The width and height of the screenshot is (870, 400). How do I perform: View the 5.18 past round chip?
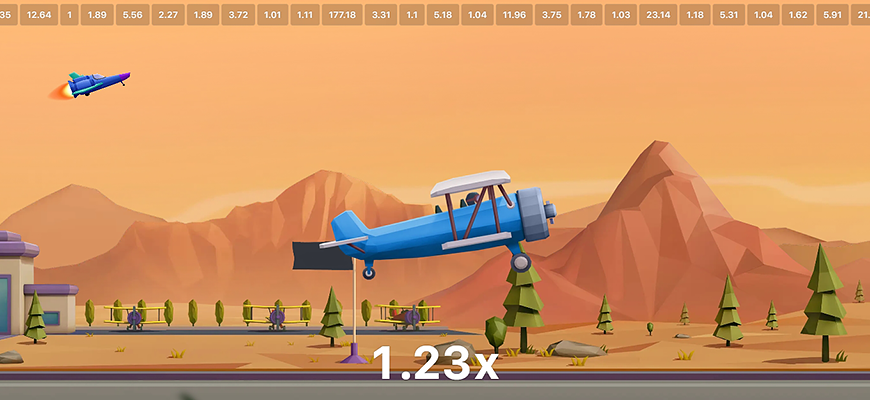pyautogui.click(x=443, y=16)
